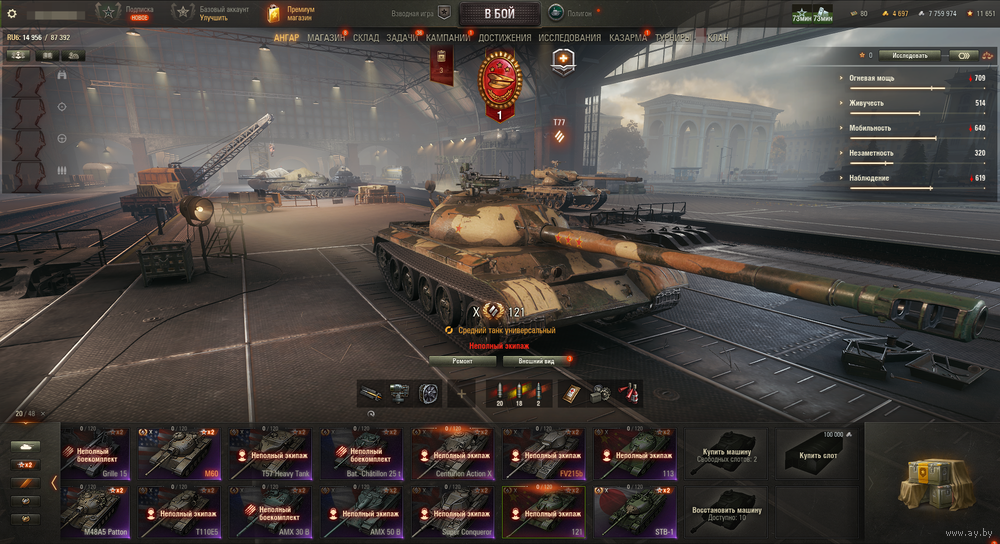This screenshot has height=544, width=1000.
Task: Open Восстановить машину tile
Action: tap(727, 512)
